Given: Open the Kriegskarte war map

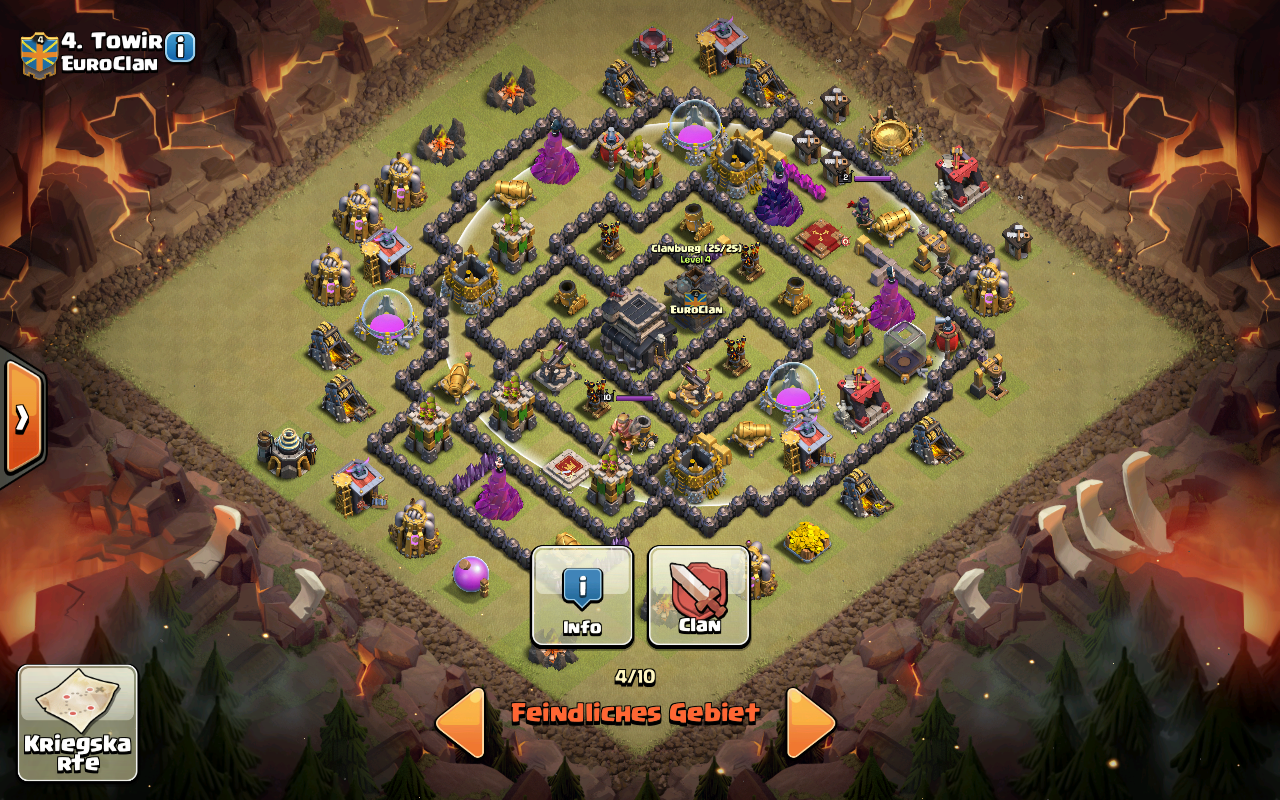Looking at the screenshot, I should tap(78, 722).
